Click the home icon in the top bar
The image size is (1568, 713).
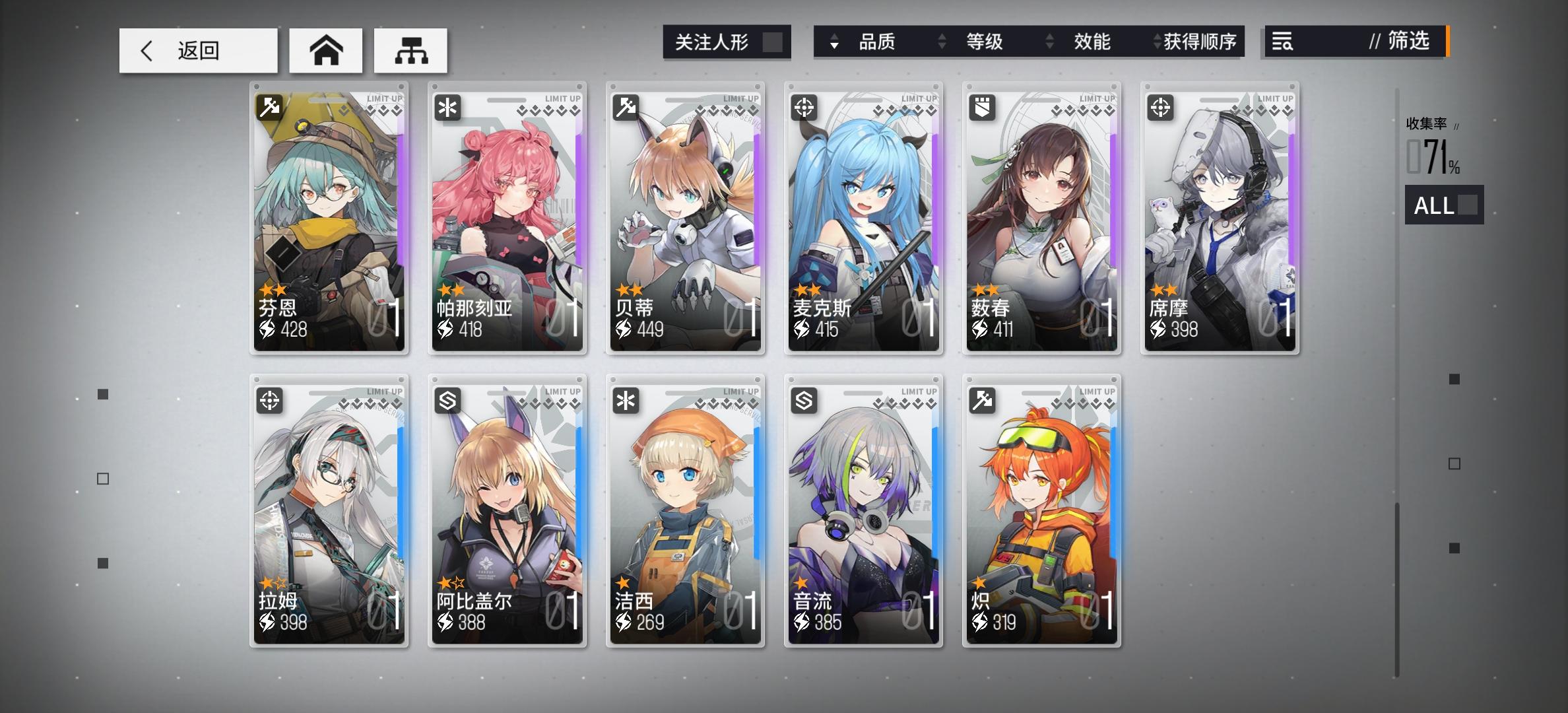(x=326, y=50)
